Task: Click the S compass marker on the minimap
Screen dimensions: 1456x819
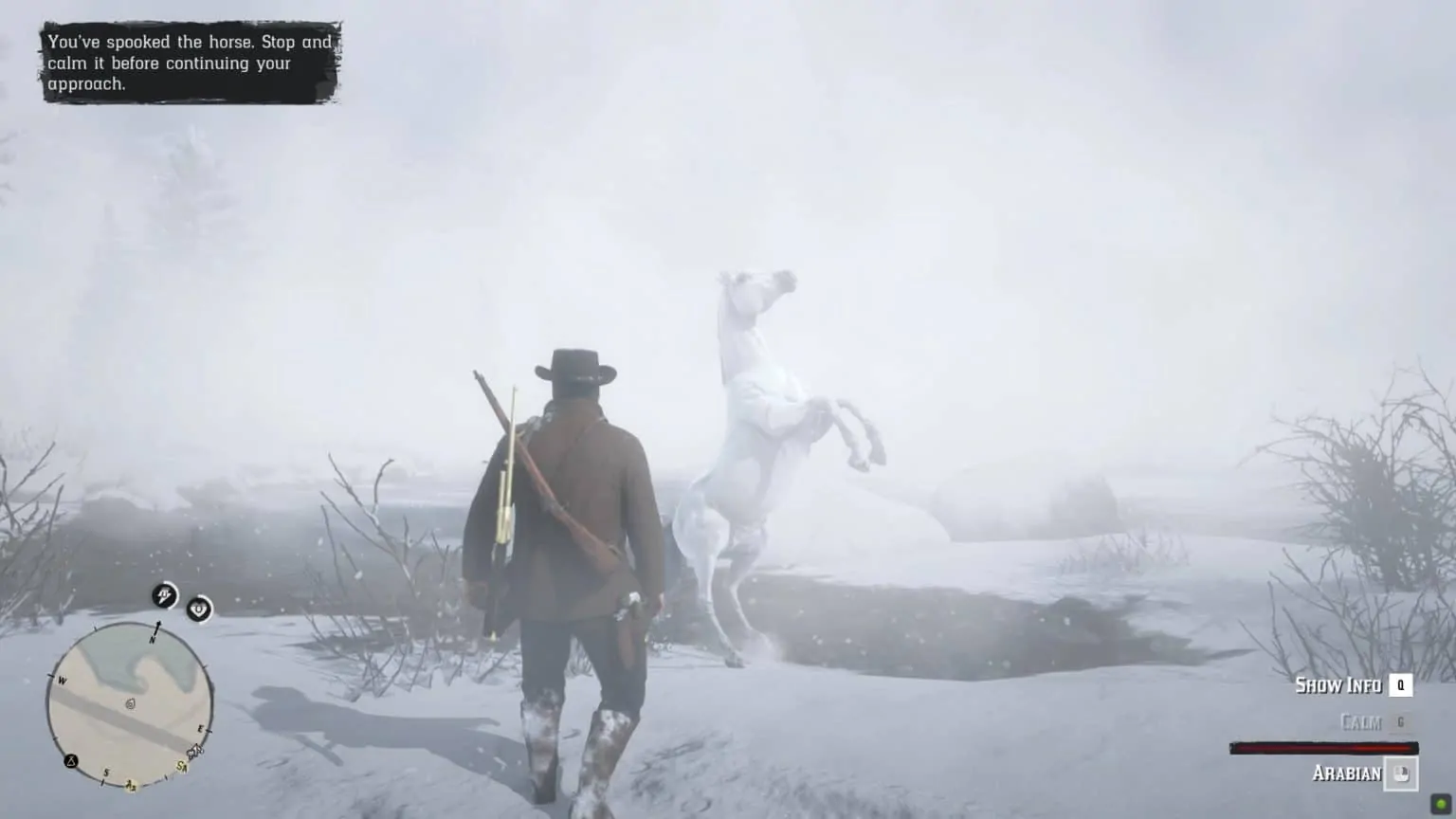Action: [106, 773]
